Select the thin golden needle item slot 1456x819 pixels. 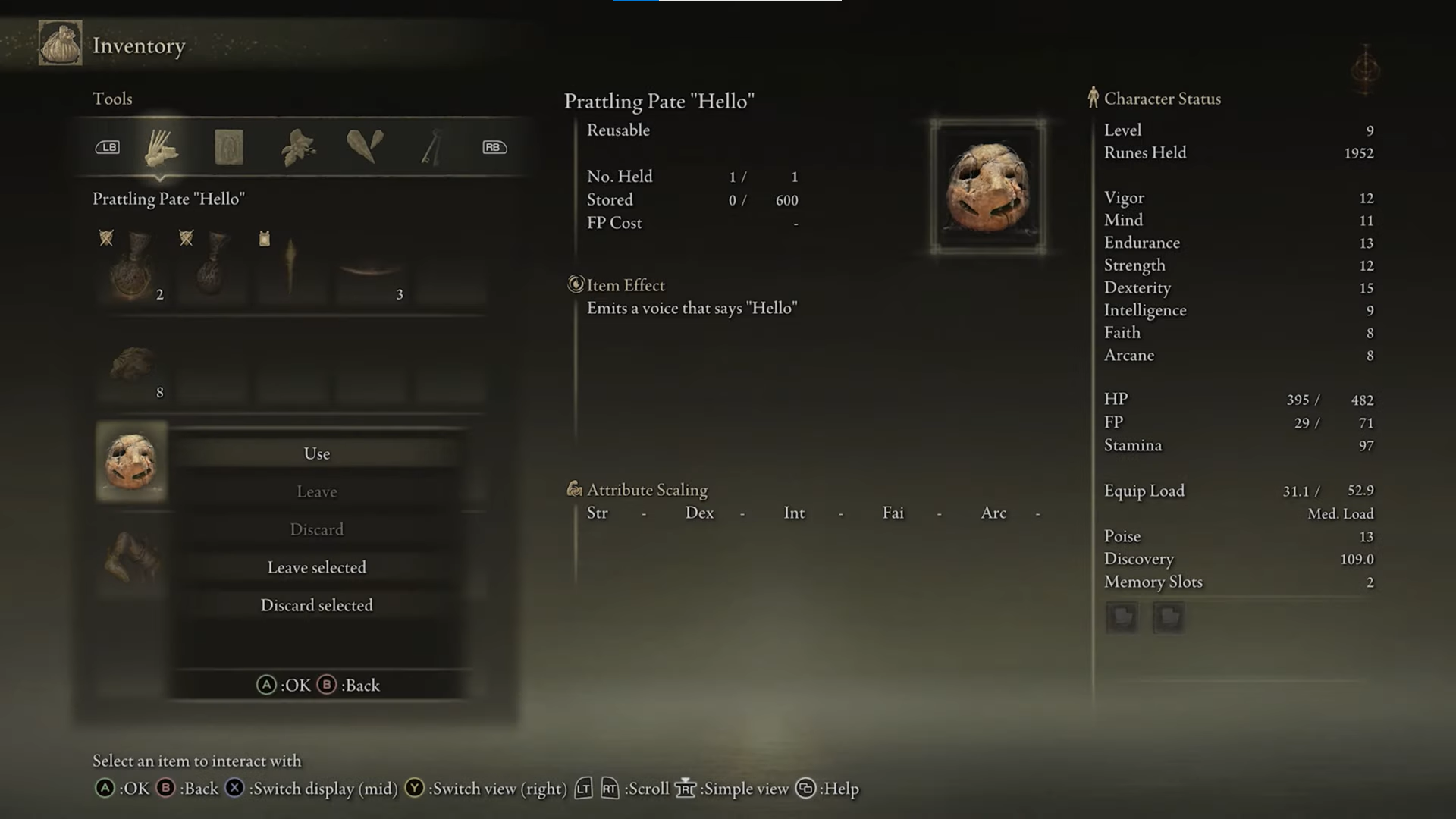tap(290, 269)
